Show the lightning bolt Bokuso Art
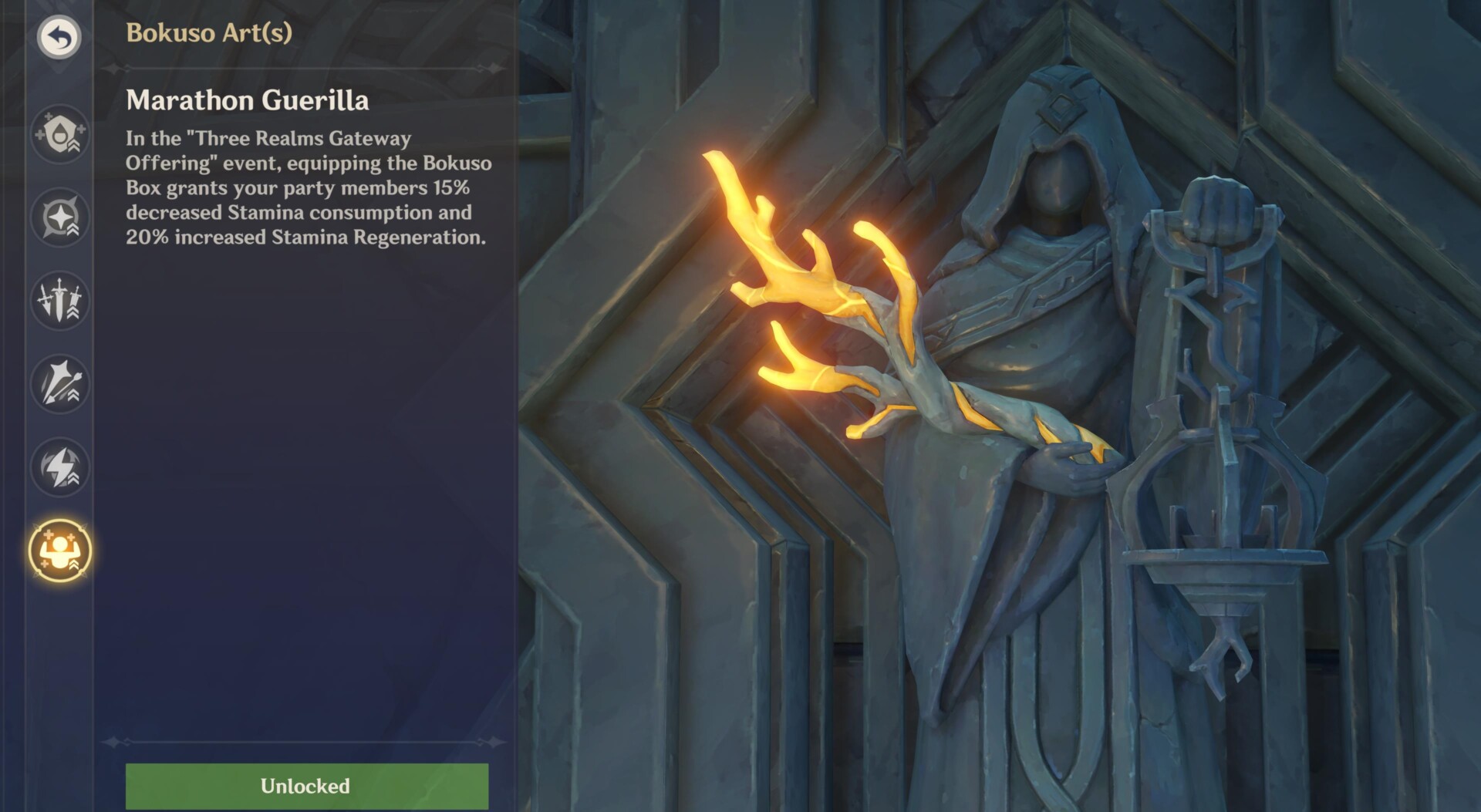1481x812 pixels. pos(59,467)
